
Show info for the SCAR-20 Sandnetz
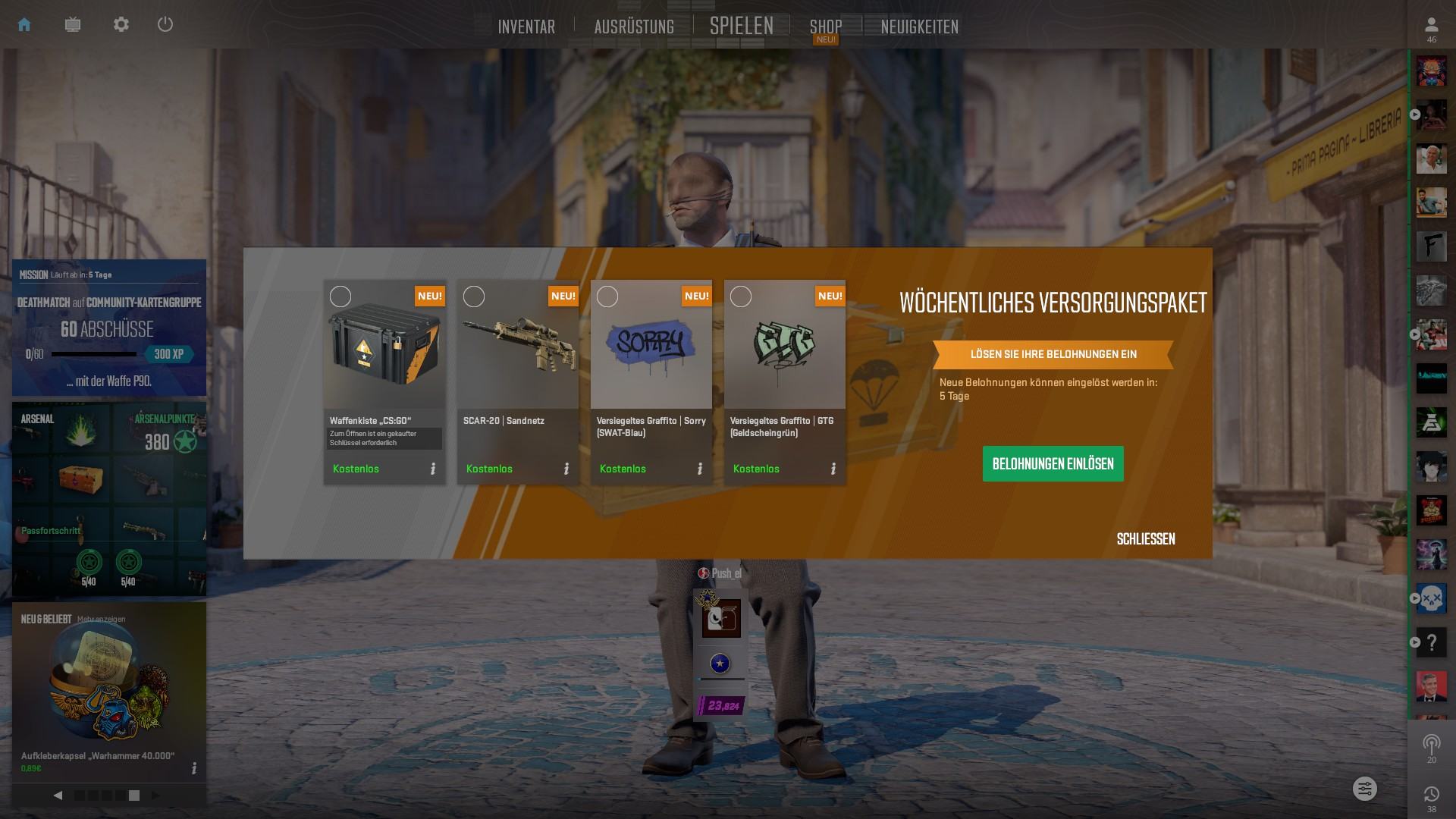[x=566, y=469]
